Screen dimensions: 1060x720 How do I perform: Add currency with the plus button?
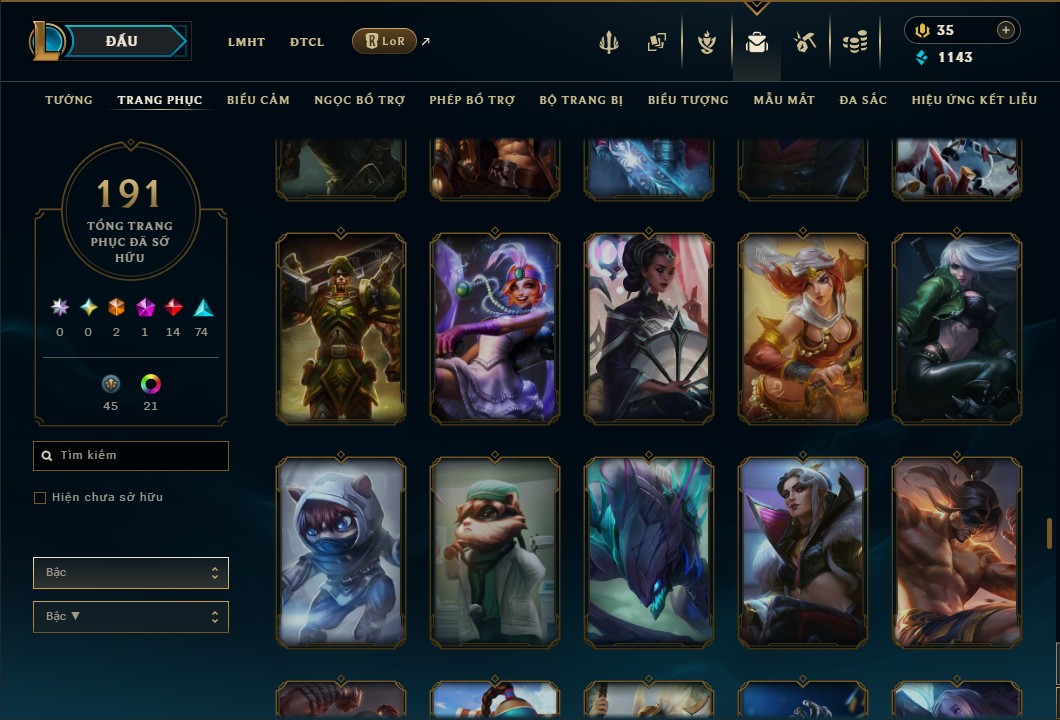[x=1006, y=30]
